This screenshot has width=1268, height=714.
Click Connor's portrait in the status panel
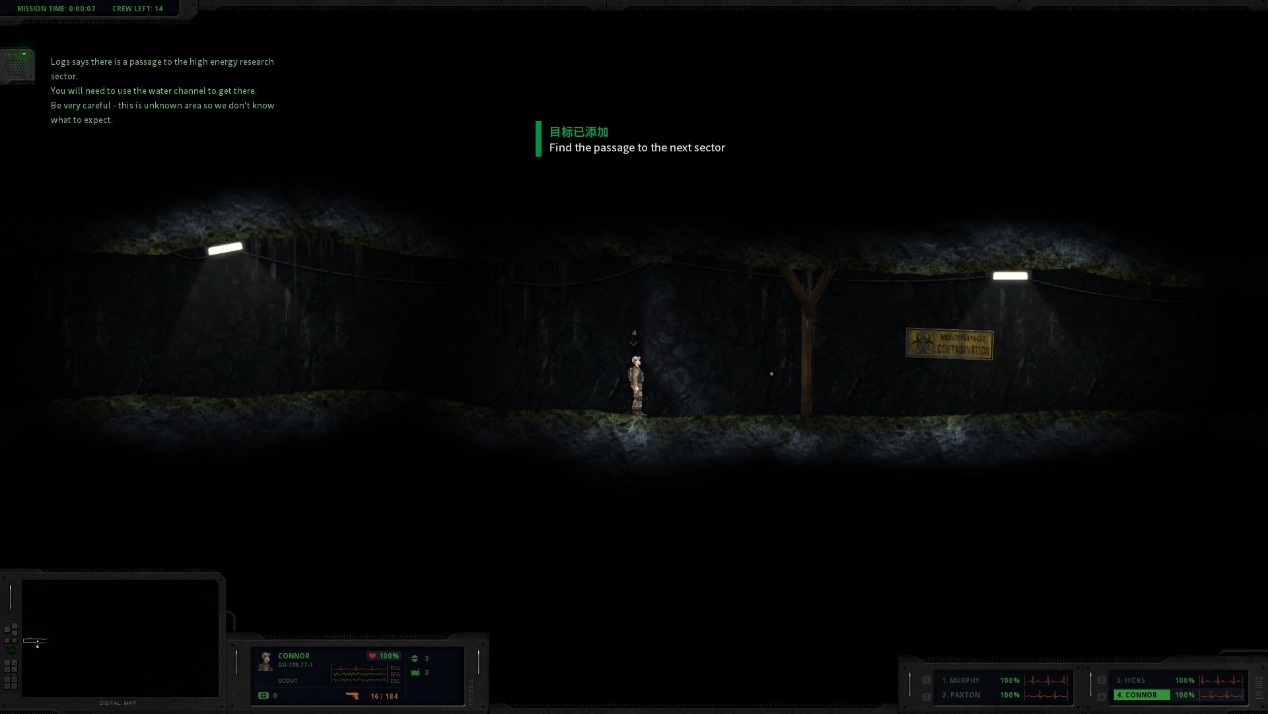[265, 661]
